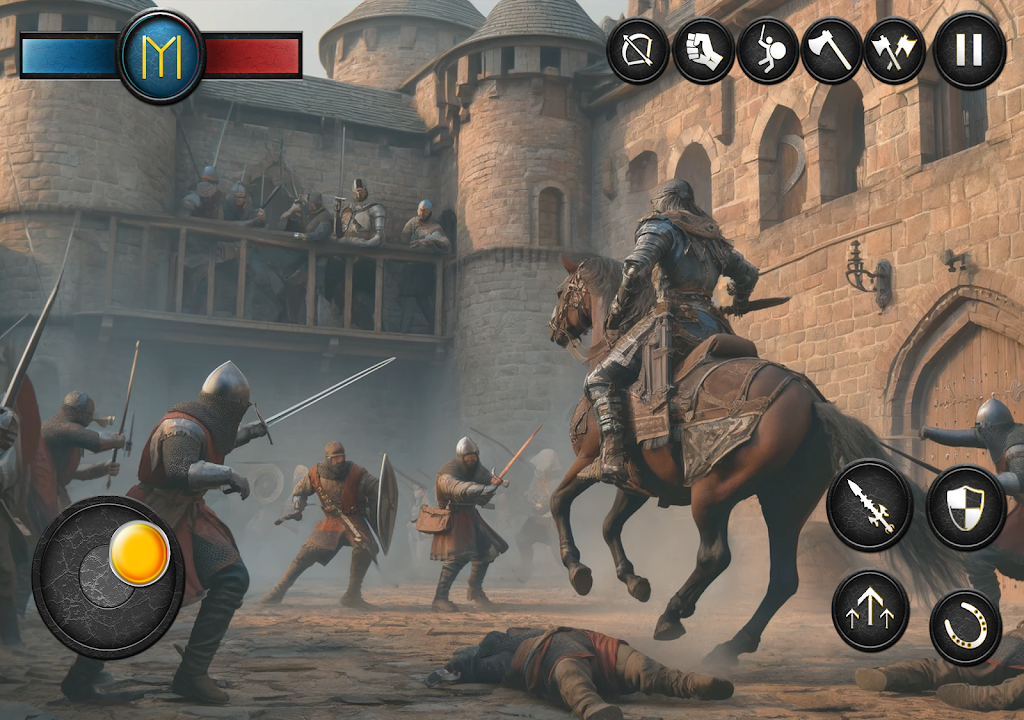Block using the checkered shield button
The image size is (1024, 720).
pyautogui.click(x=965, y=507)
